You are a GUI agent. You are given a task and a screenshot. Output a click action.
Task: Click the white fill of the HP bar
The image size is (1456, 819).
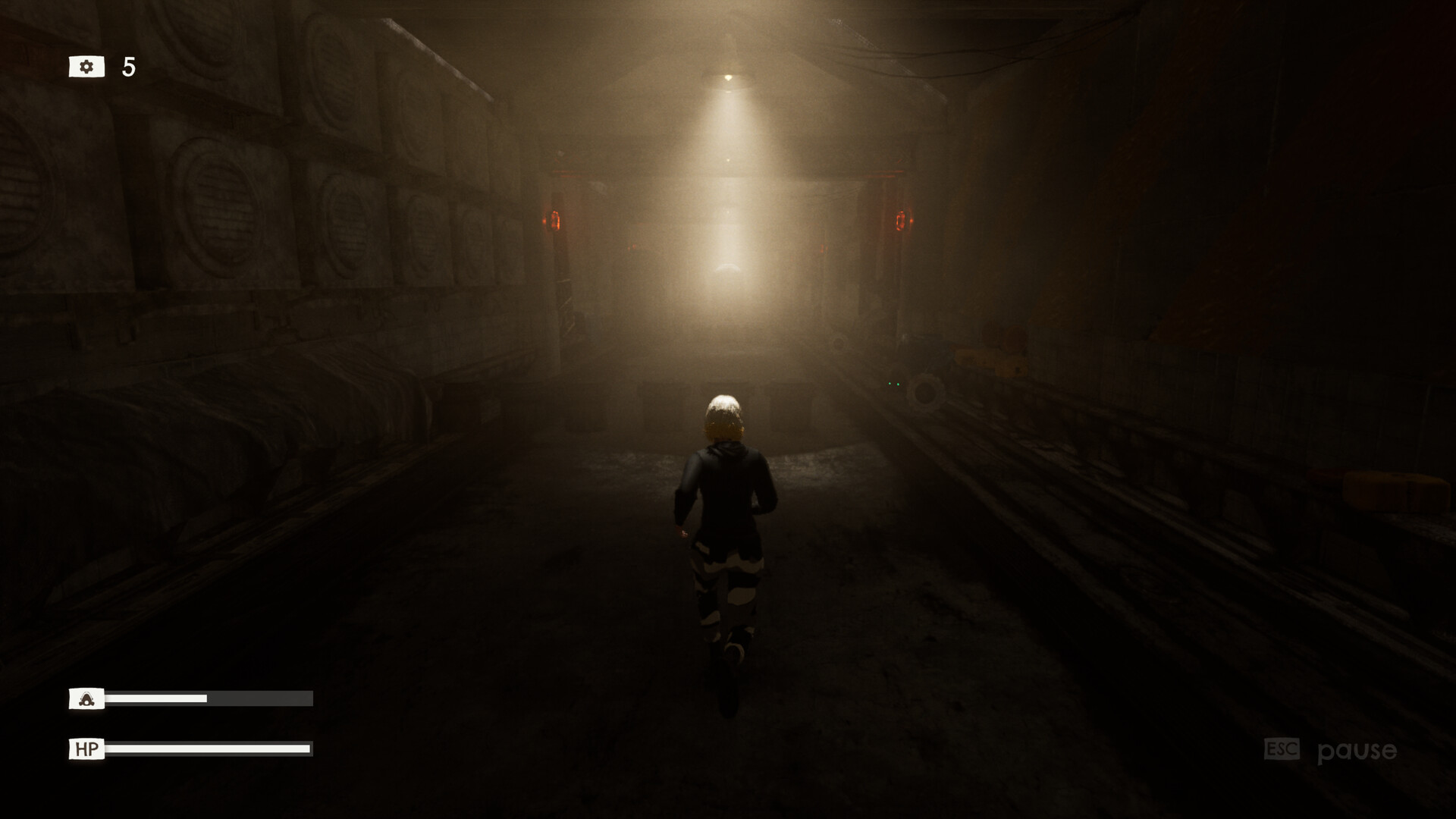pos(209,750)
